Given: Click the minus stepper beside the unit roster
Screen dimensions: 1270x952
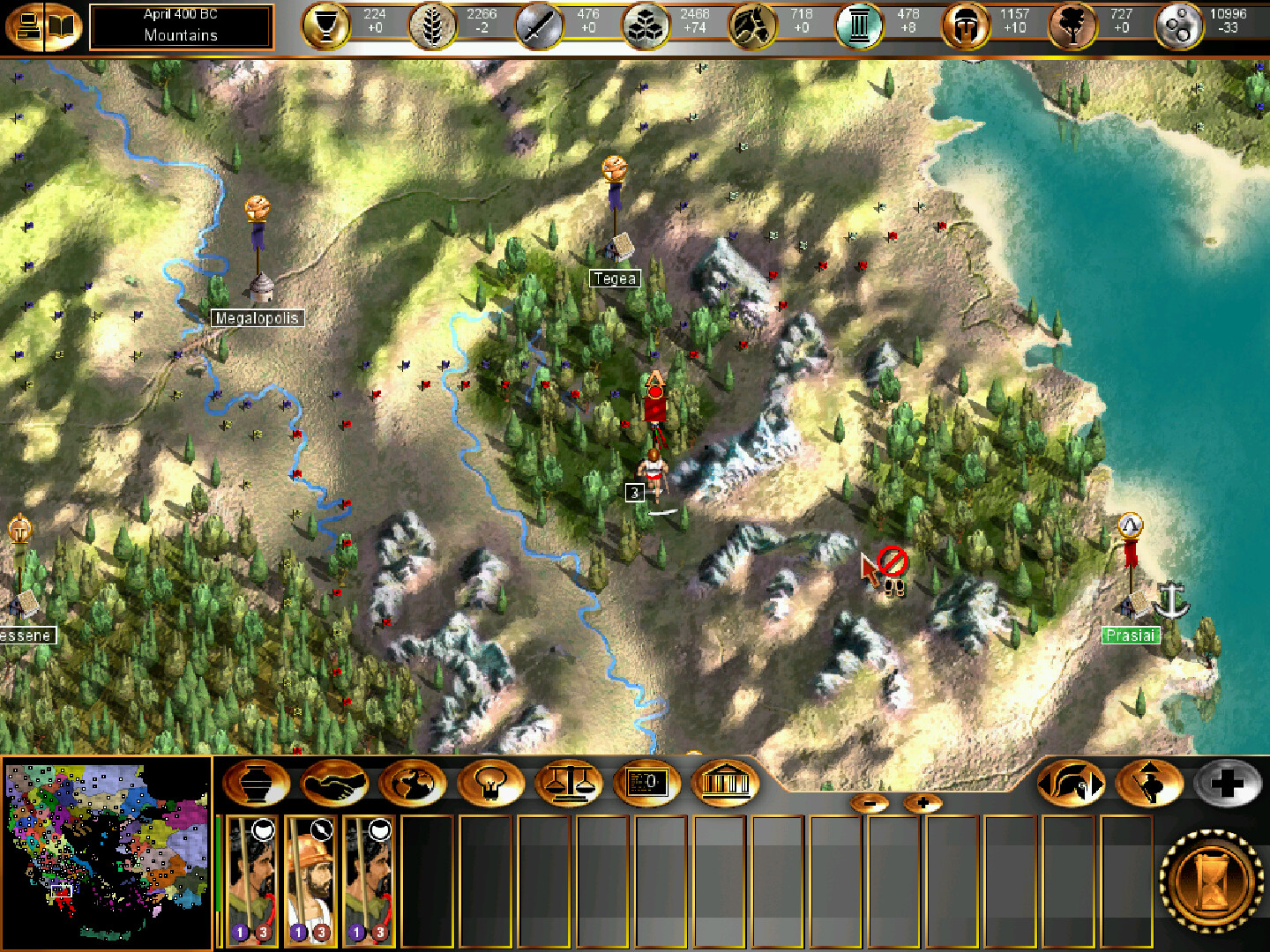Looking at the screenshot, I should (871, 802).
